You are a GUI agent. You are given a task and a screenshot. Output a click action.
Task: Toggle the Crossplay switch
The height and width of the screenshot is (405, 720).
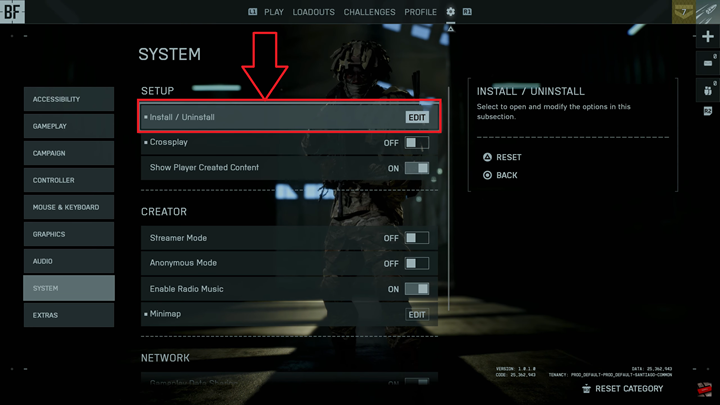[417, 143]
